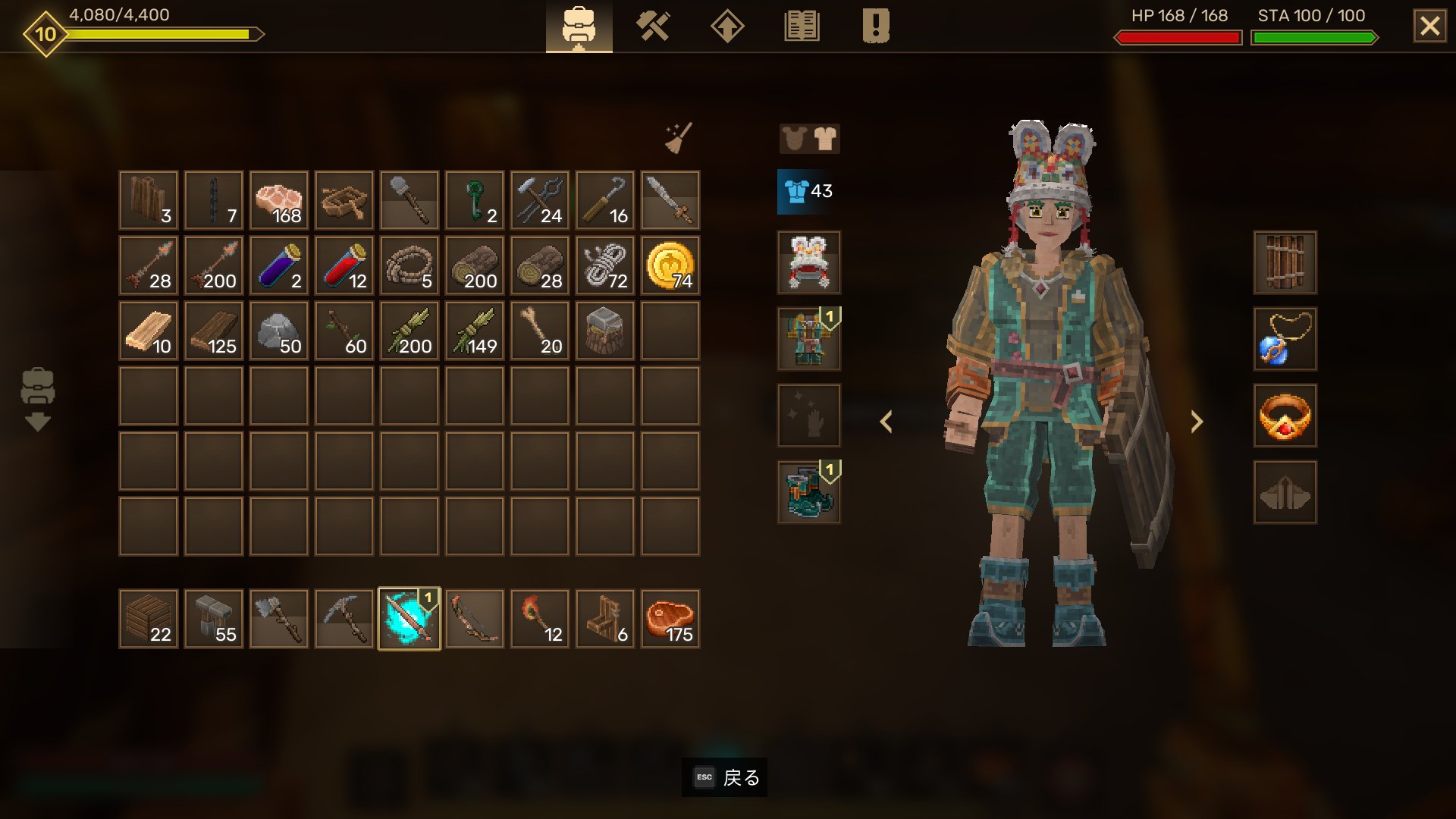1456x819 pixels.
Task: Select the stone stack of 50
Action: (x=279, y=331)
